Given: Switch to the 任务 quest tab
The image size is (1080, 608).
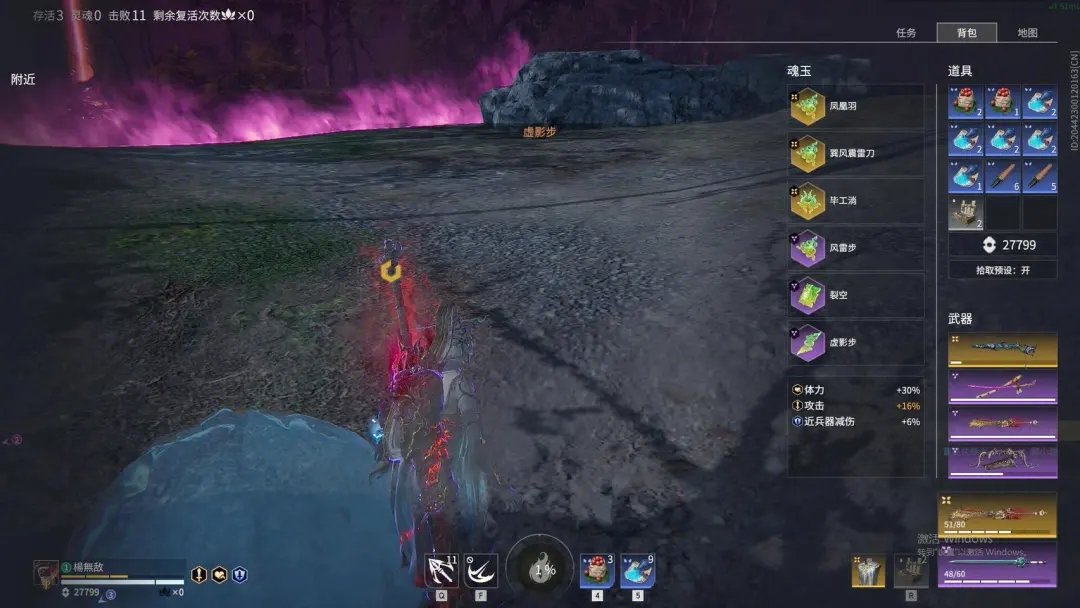Looking at the screenshot, I should pyautogui.click(x=906, y=33).
